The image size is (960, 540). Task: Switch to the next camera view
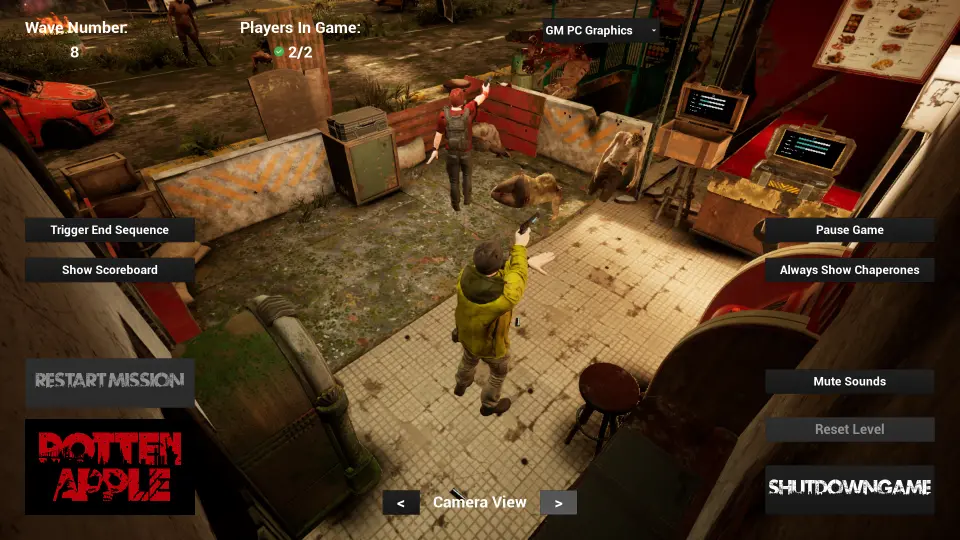click(558, 503)
